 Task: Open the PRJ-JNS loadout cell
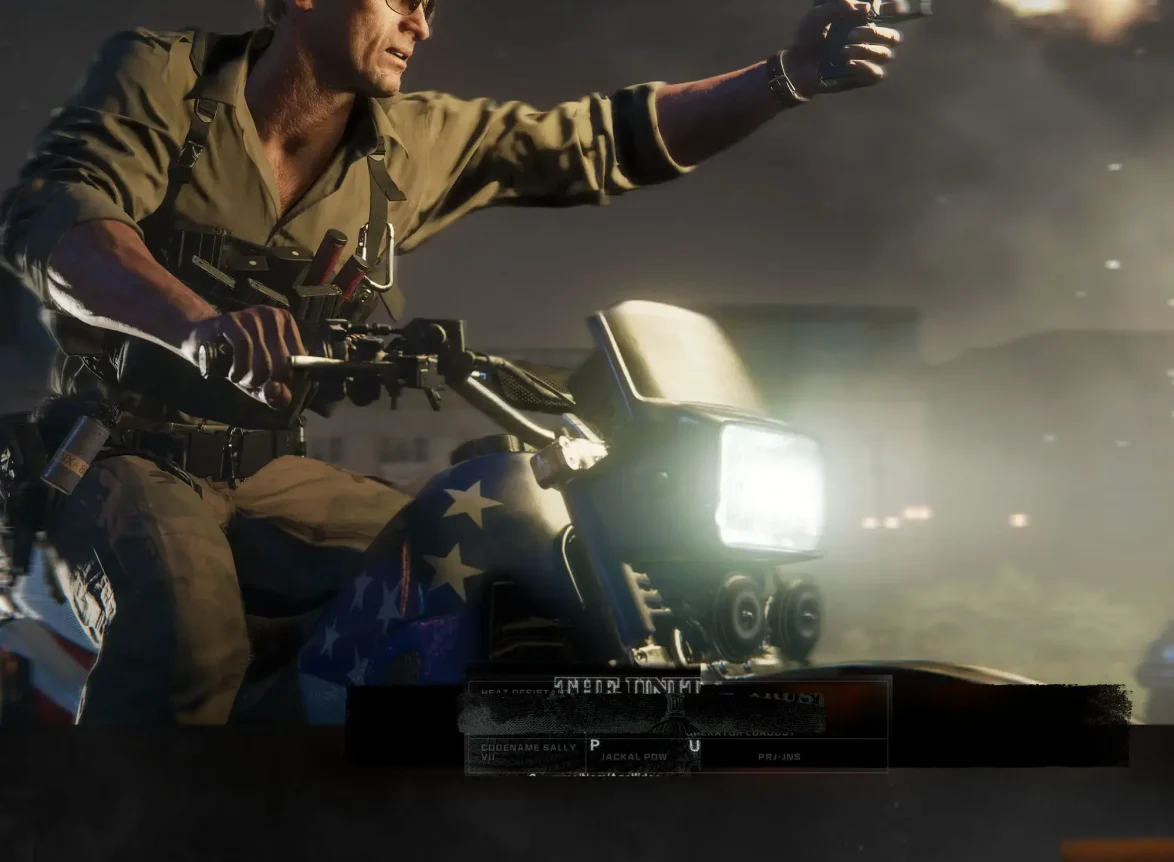tap(779, 757)
